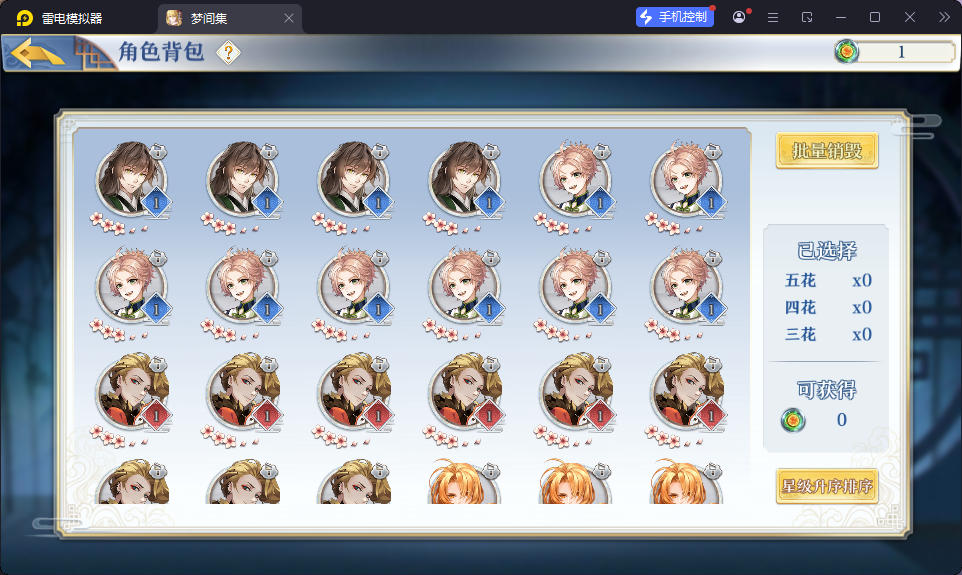Go back with the yellow arrow button

pyautogui.click(x=39, y=53)
